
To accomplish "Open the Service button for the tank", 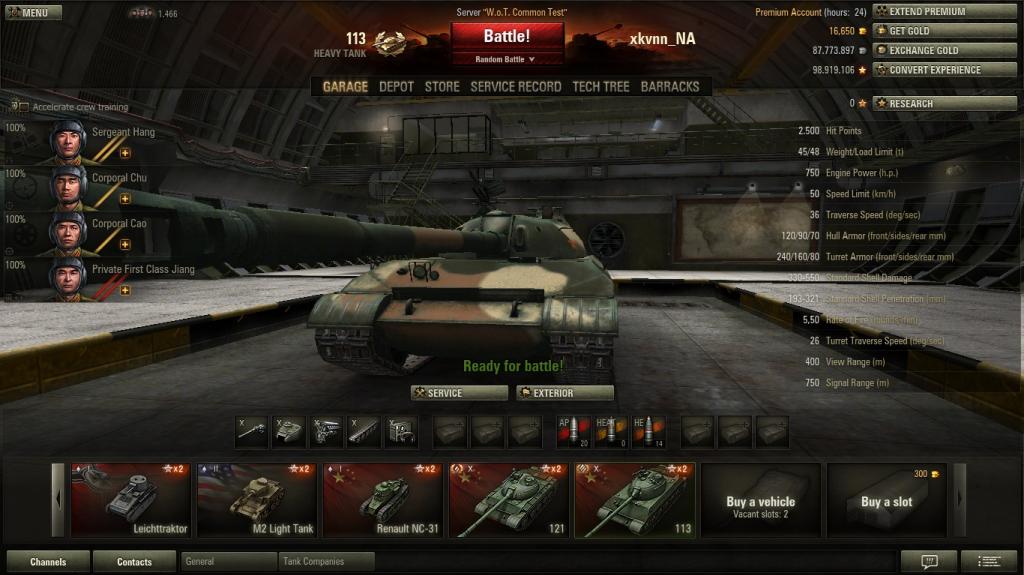I will click(x=459, y=393).
